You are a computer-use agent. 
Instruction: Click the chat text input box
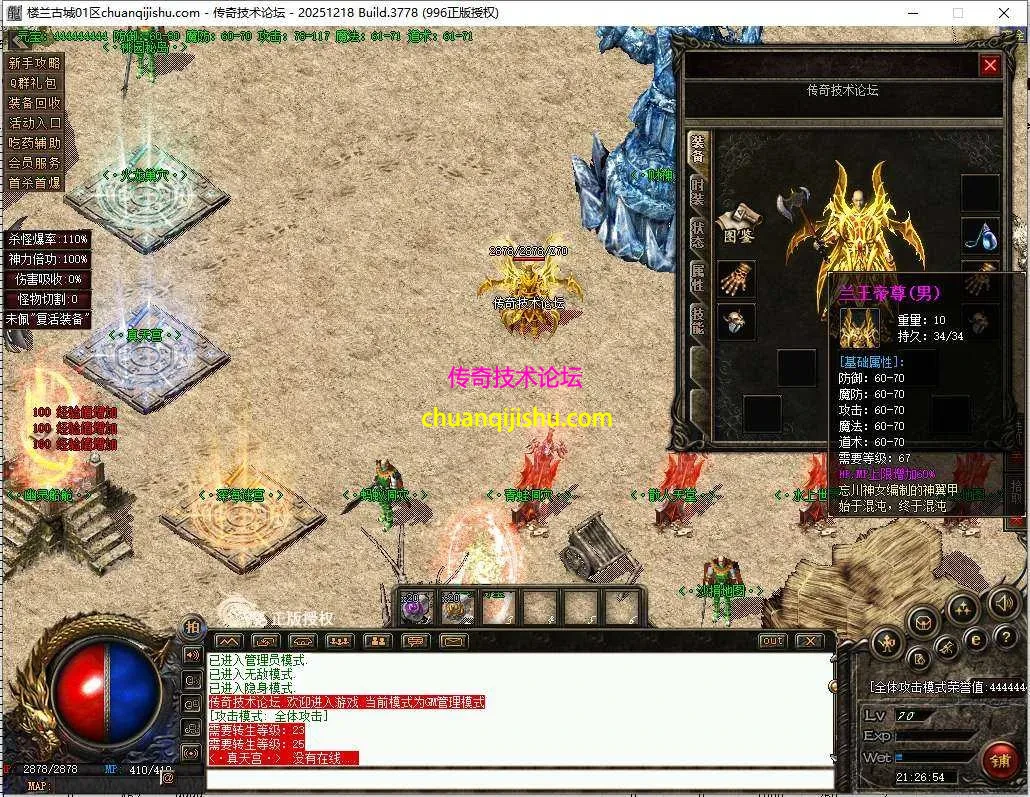[x=520, y=778]
